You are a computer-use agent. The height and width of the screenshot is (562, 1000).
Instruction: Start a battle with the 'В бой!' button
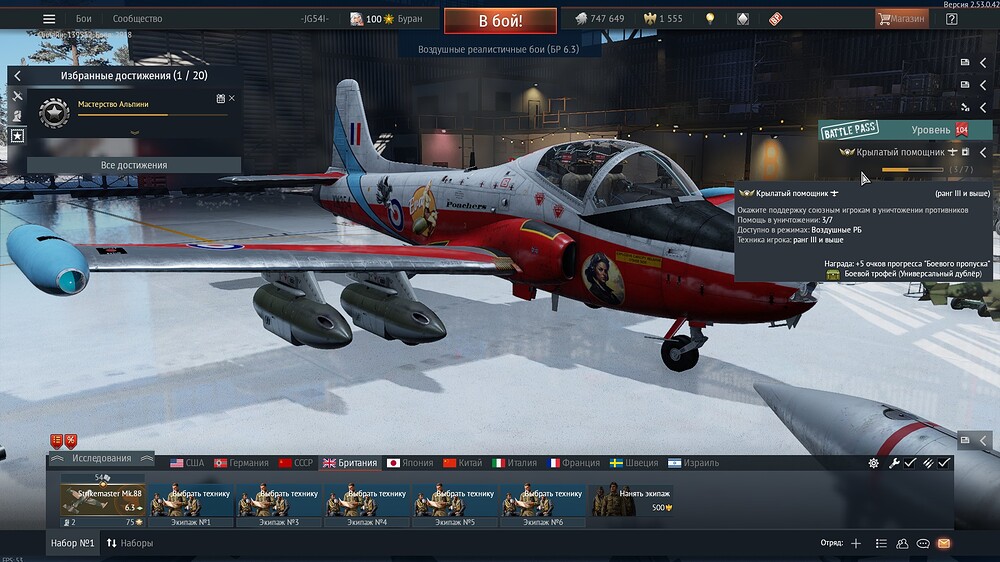pyautogui.click(x=500, y=20)
